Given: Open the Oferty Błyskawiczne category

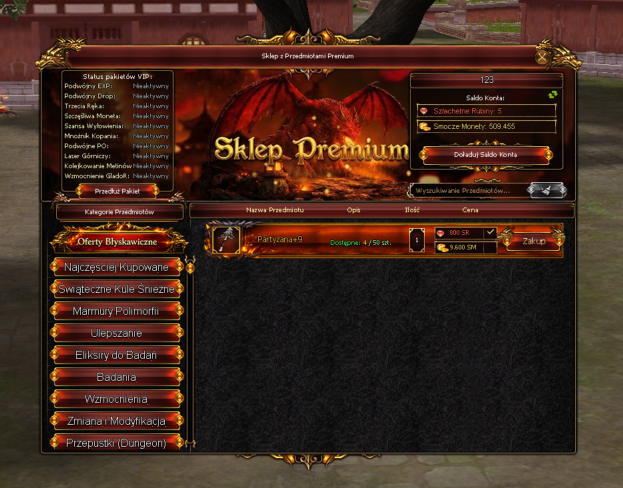Looking at the screenshot, I should click(118, 240).
